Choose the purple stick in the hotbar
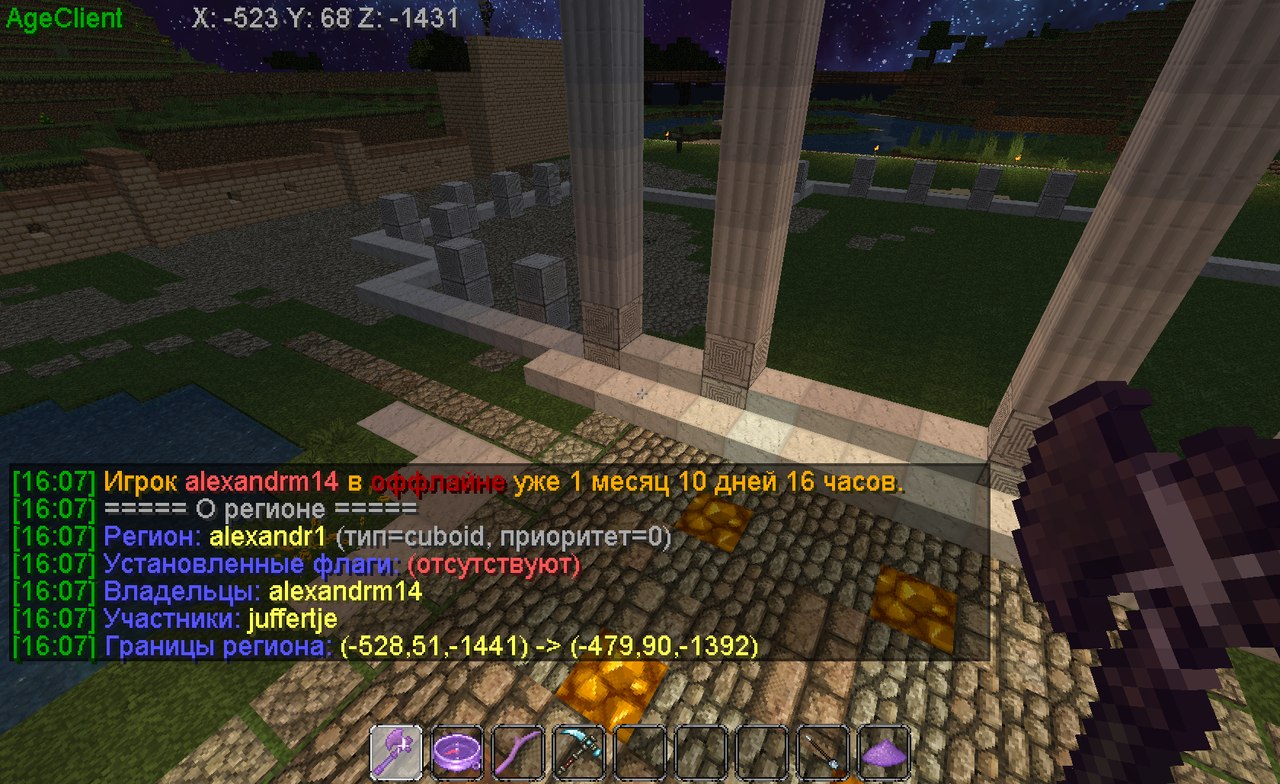Viewport: 1280px width, 784px height. pos(517,752)
